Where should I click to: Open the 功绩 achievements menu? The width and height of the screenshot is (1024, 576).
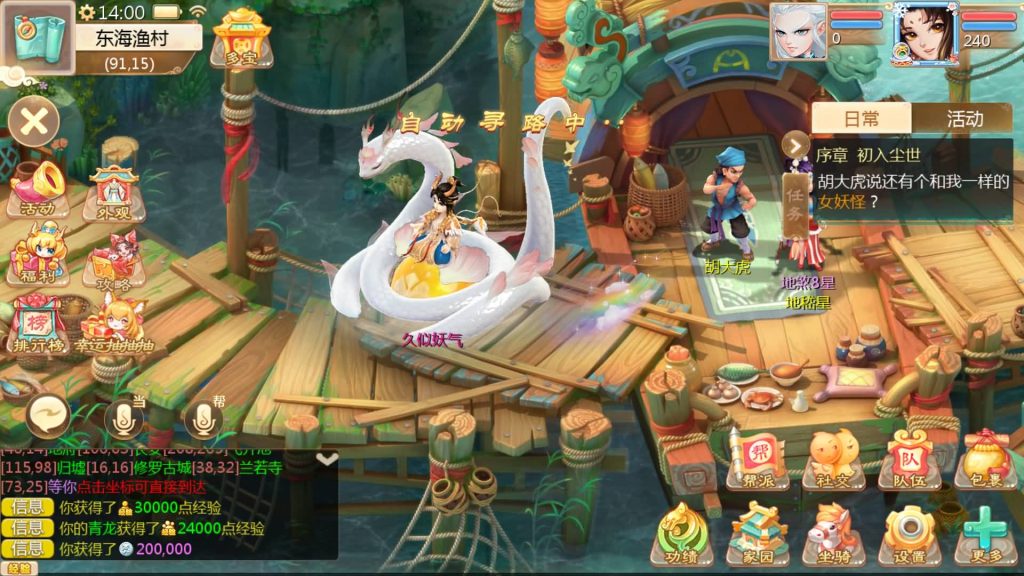(682, 534)
